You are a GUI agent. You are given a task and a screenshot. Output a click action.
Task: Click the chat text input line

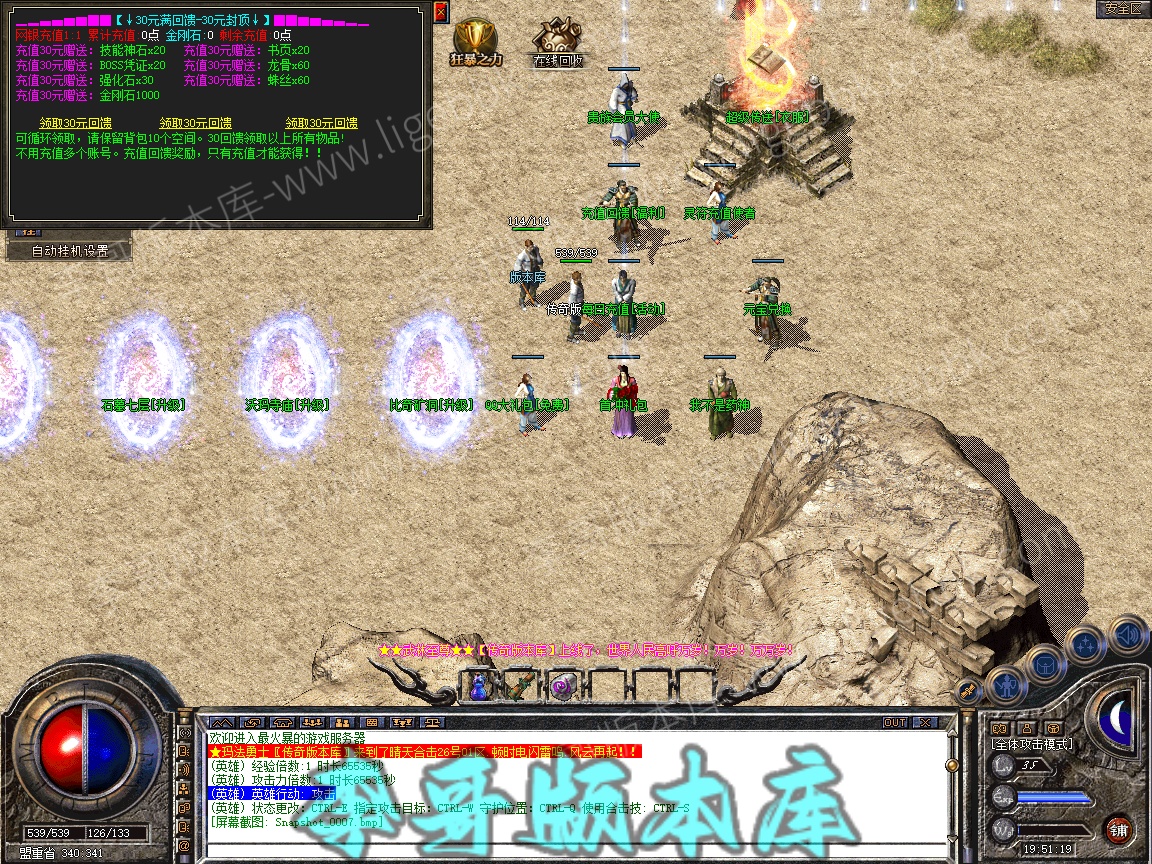pos(570,851)
